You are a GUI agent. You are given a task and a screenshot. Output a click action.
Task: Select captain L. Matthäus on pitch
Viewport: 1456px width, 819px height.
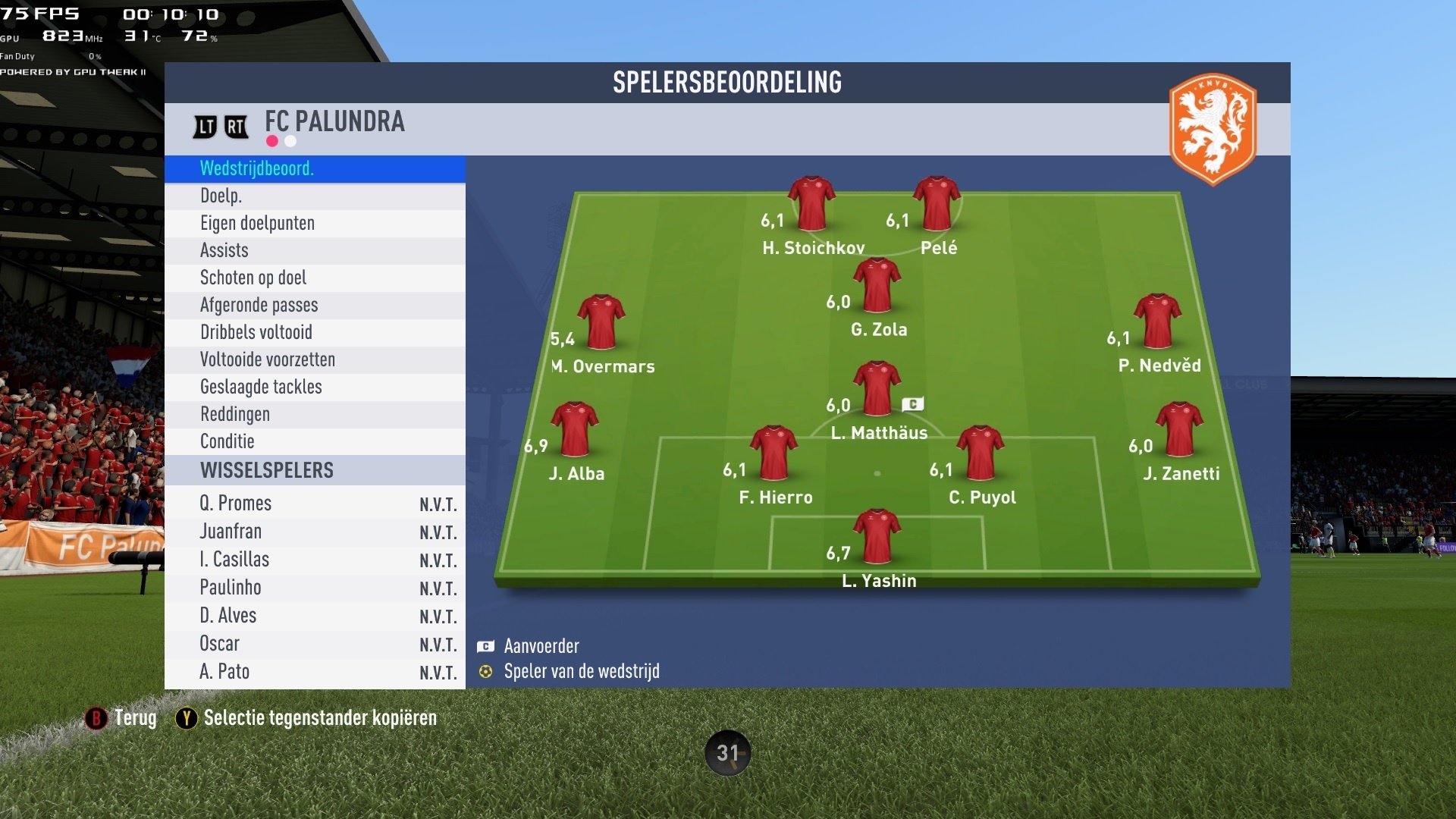pos(877,388)
